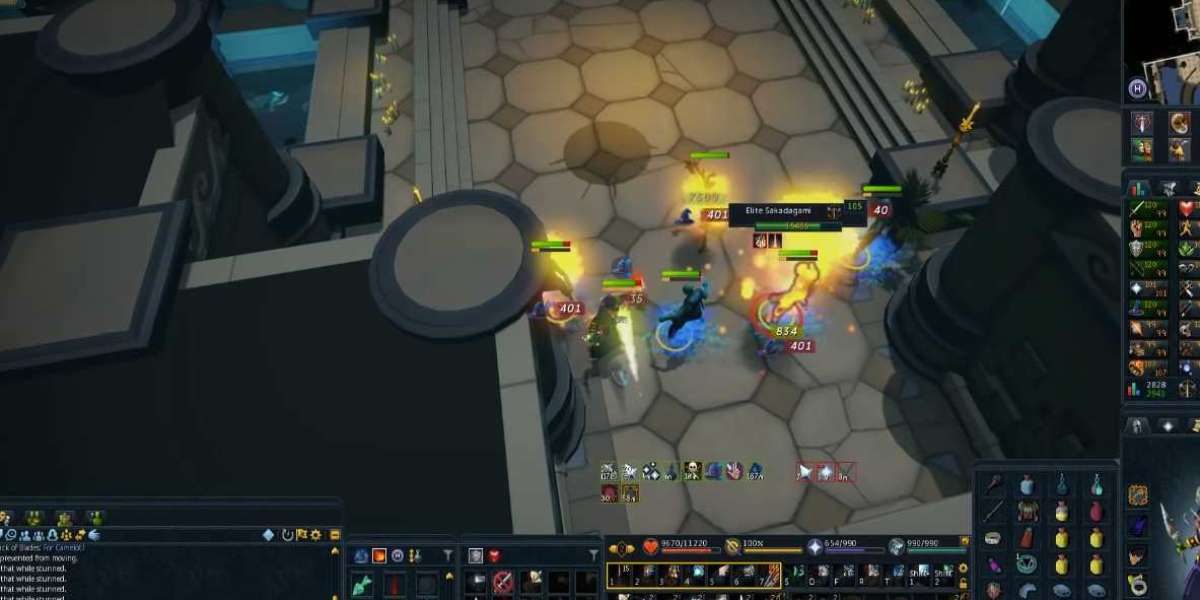1200x600 pixels.
Task: Open chat settings gear icon
Action: (316, 535)
